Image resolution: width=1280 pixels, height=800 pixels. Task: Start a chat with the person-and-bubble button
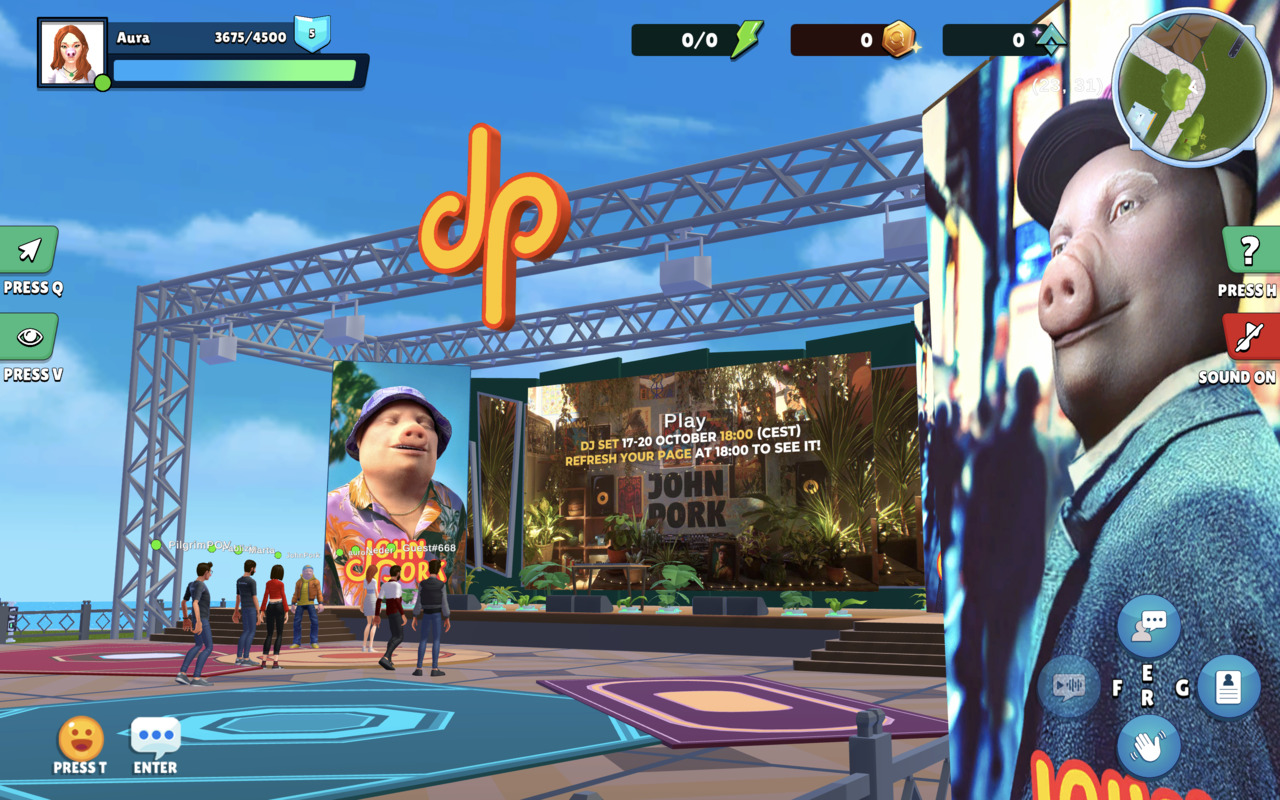click(1148, 626)
